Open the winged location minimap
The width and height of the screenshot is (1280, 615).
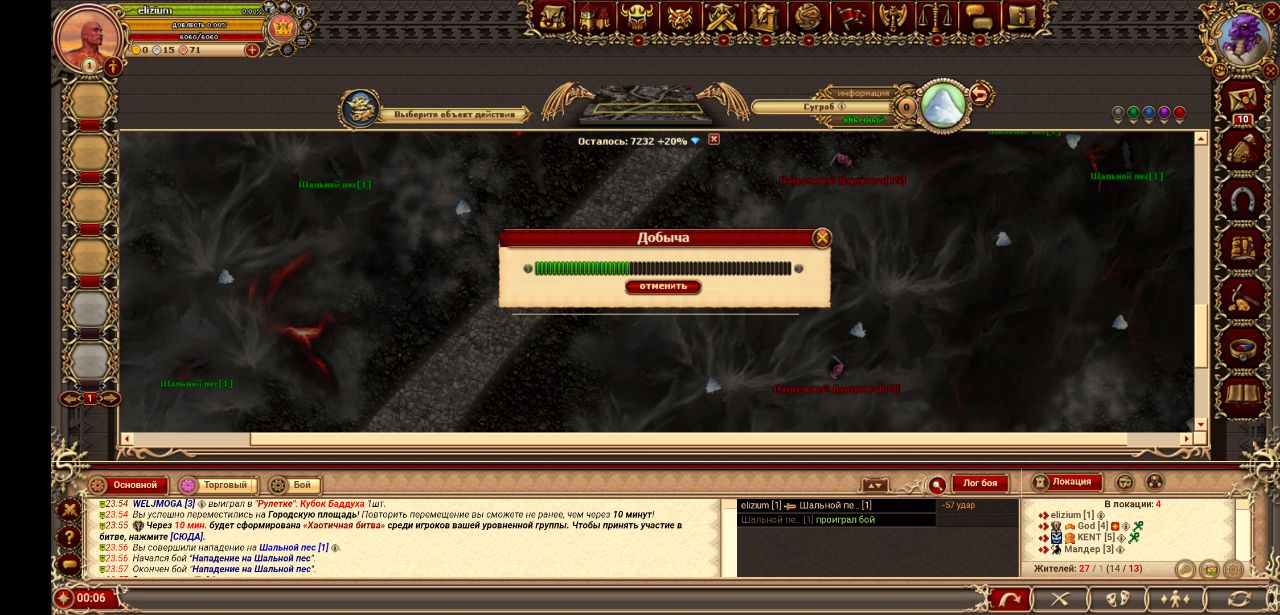[645, 104]
